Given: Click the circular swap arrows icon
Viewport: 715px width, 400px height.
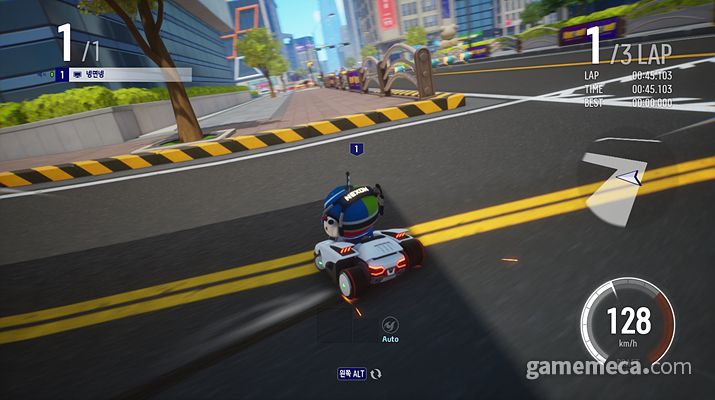Looking at the screenshot, I should click(x=376, y=373).
